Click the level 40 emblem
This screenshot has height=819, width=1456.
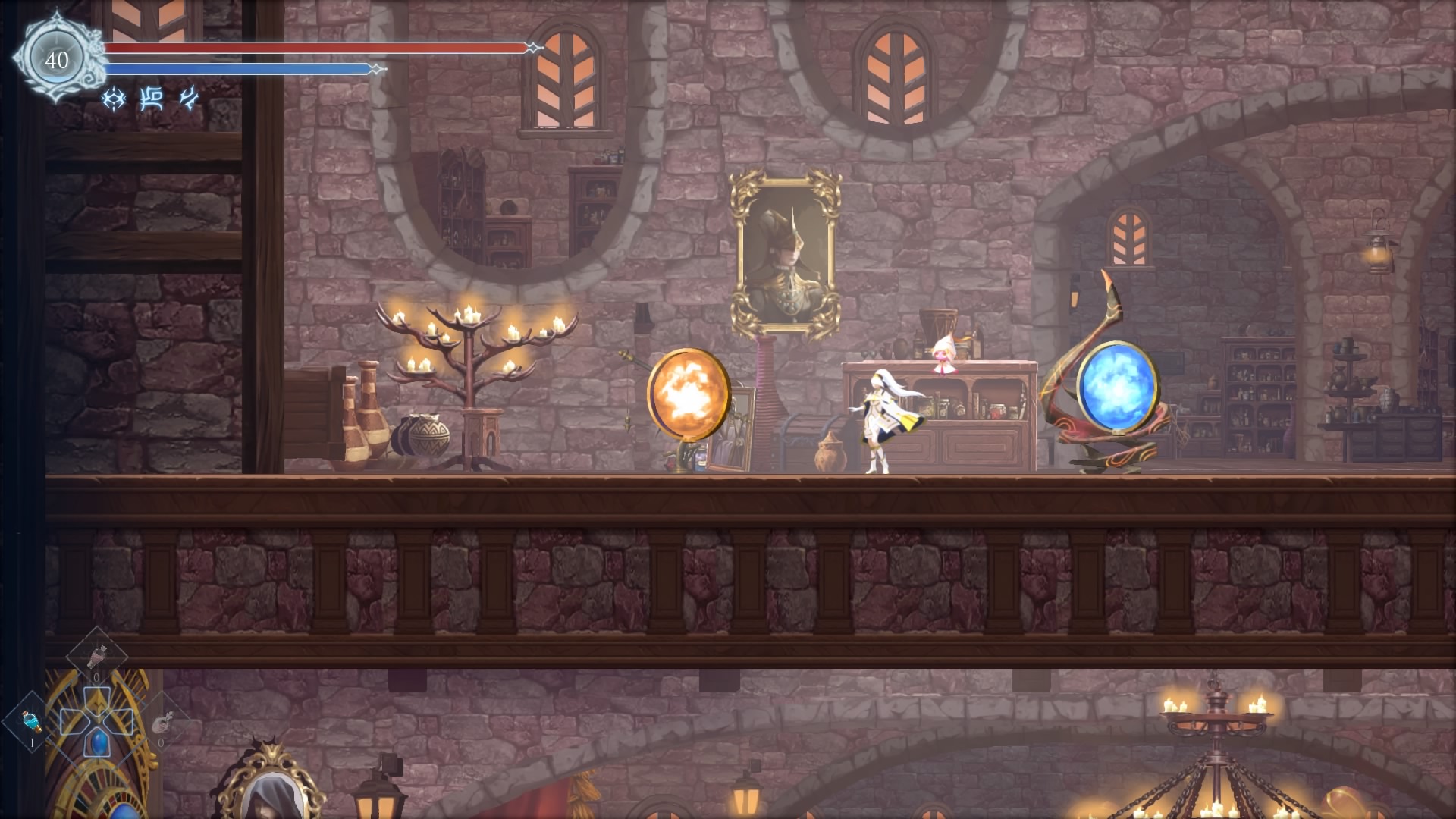point(57,57)
